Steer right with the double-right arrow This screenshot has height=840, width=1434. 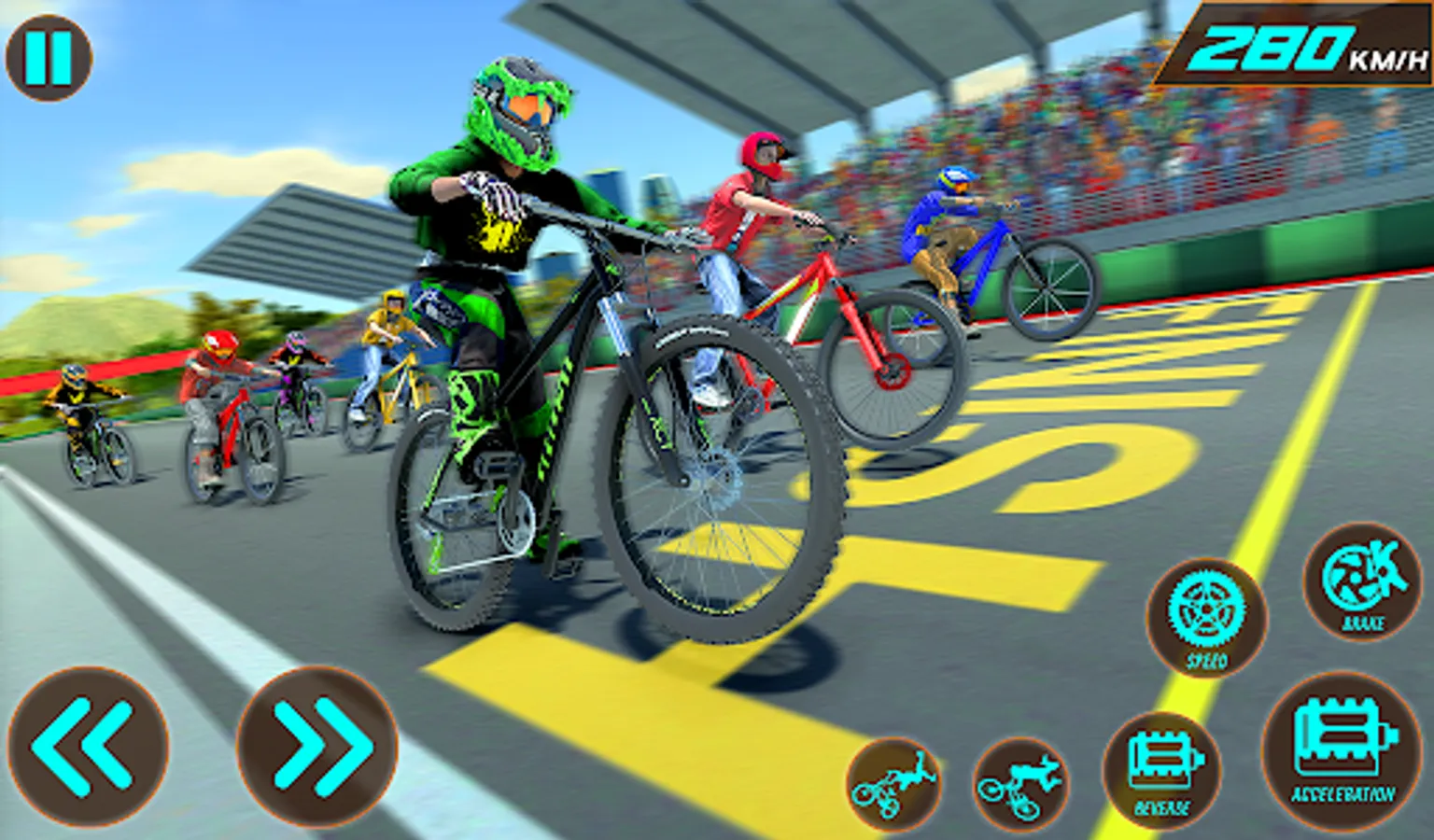(x=317, y=747)
